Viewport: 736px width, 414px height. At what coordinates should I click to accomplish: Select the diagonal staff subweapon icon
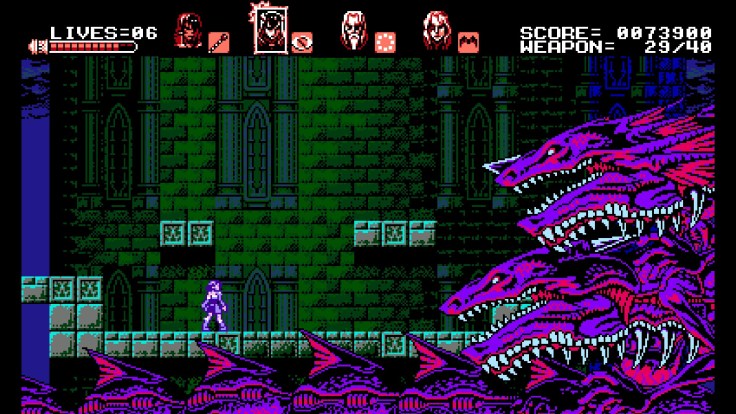tap(218, 42)
